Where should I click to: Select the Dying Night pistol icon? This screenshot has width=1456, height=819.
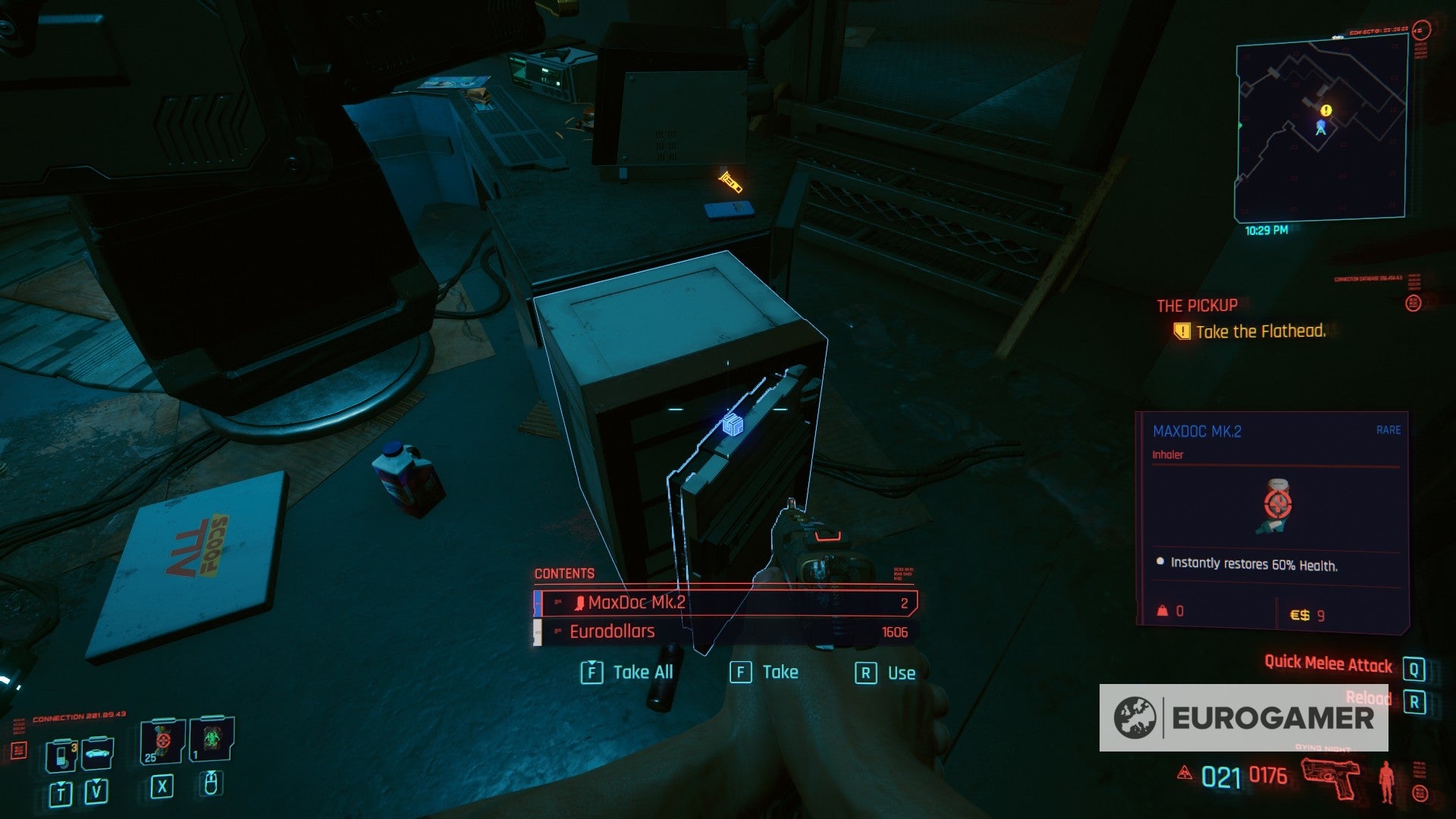(1331, 779)
